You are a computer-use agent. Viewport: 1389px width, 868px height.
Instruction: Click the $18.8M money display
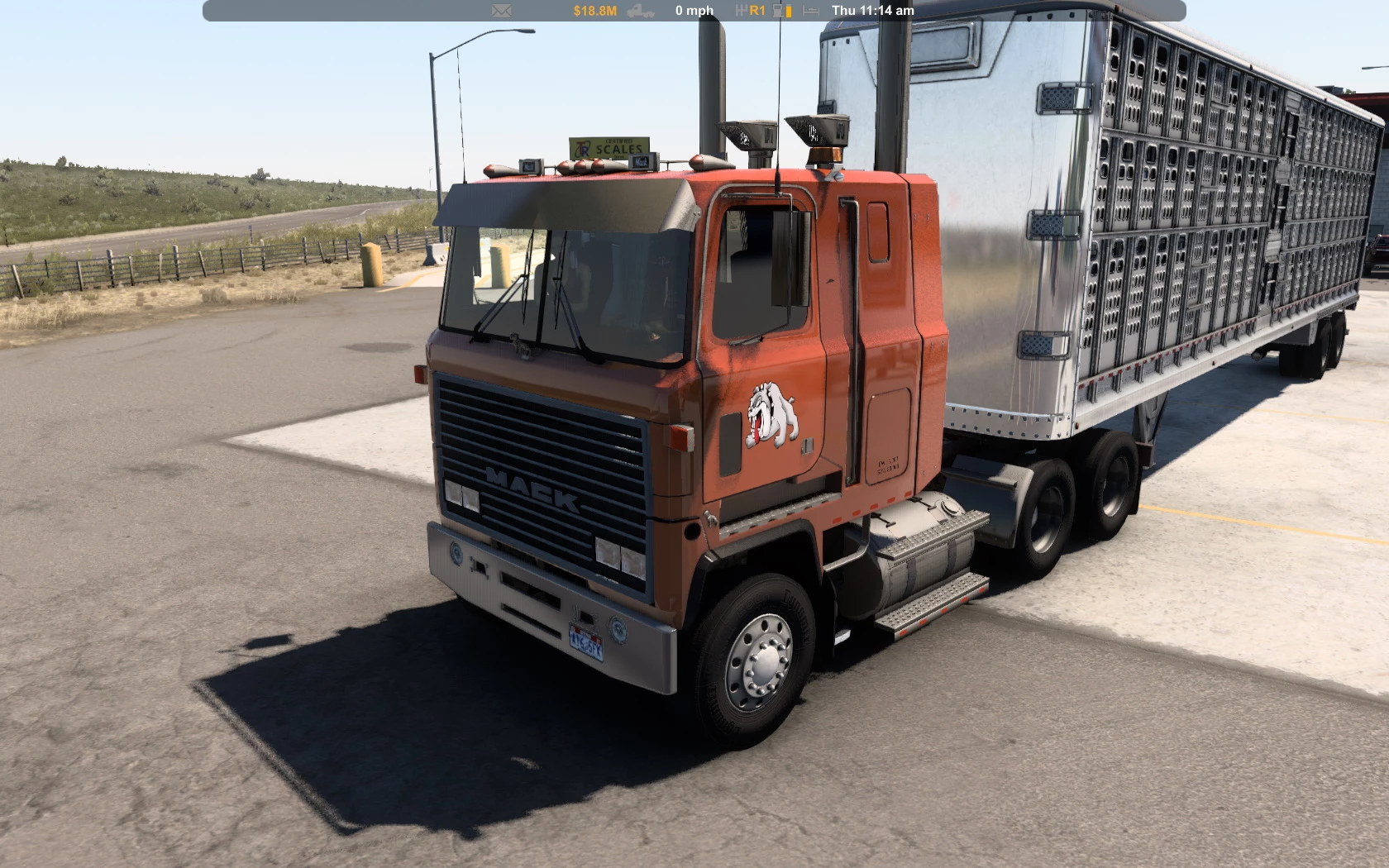(595, 10)
